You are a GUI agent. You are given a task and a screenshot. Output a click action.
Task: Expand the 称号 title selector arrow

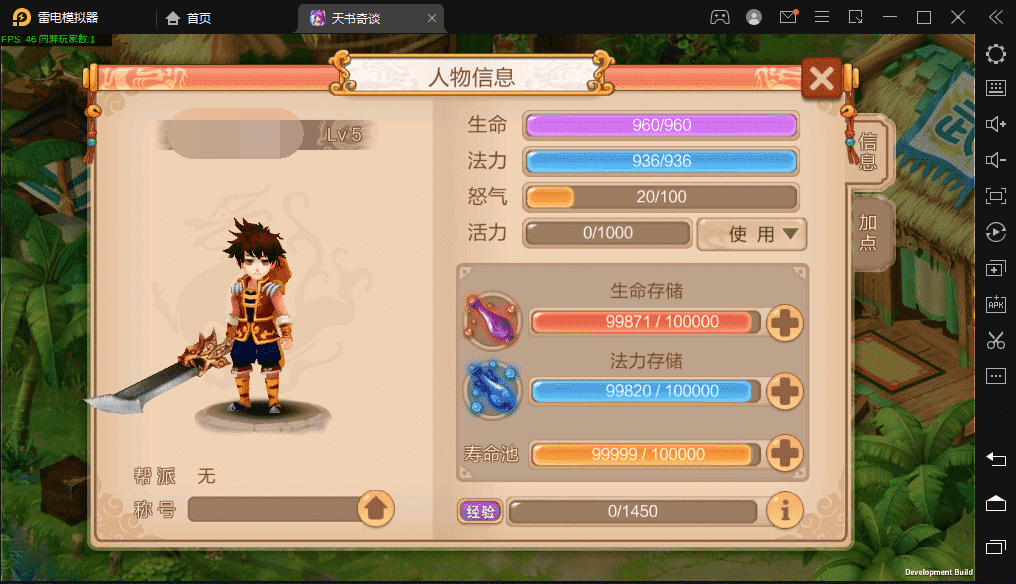(x=376, y=509)
